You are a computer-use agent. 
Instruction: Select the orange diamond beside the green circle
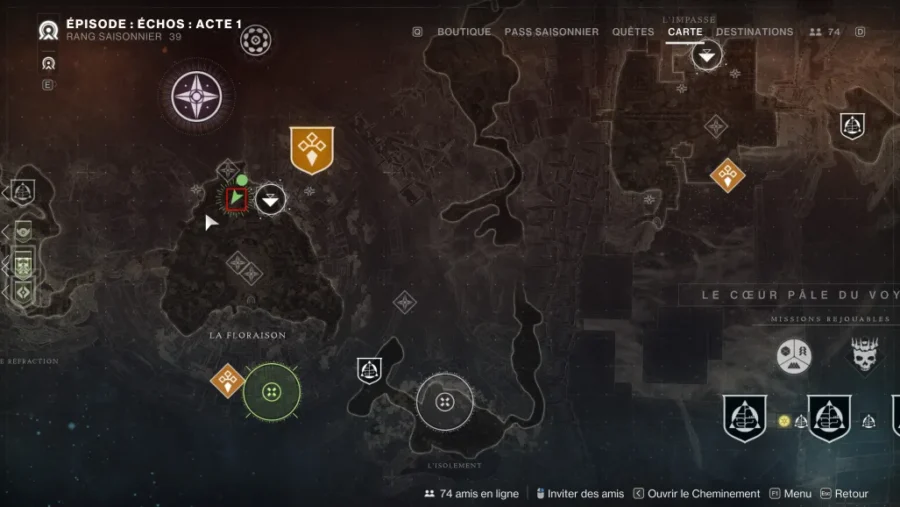pos(228,380)
